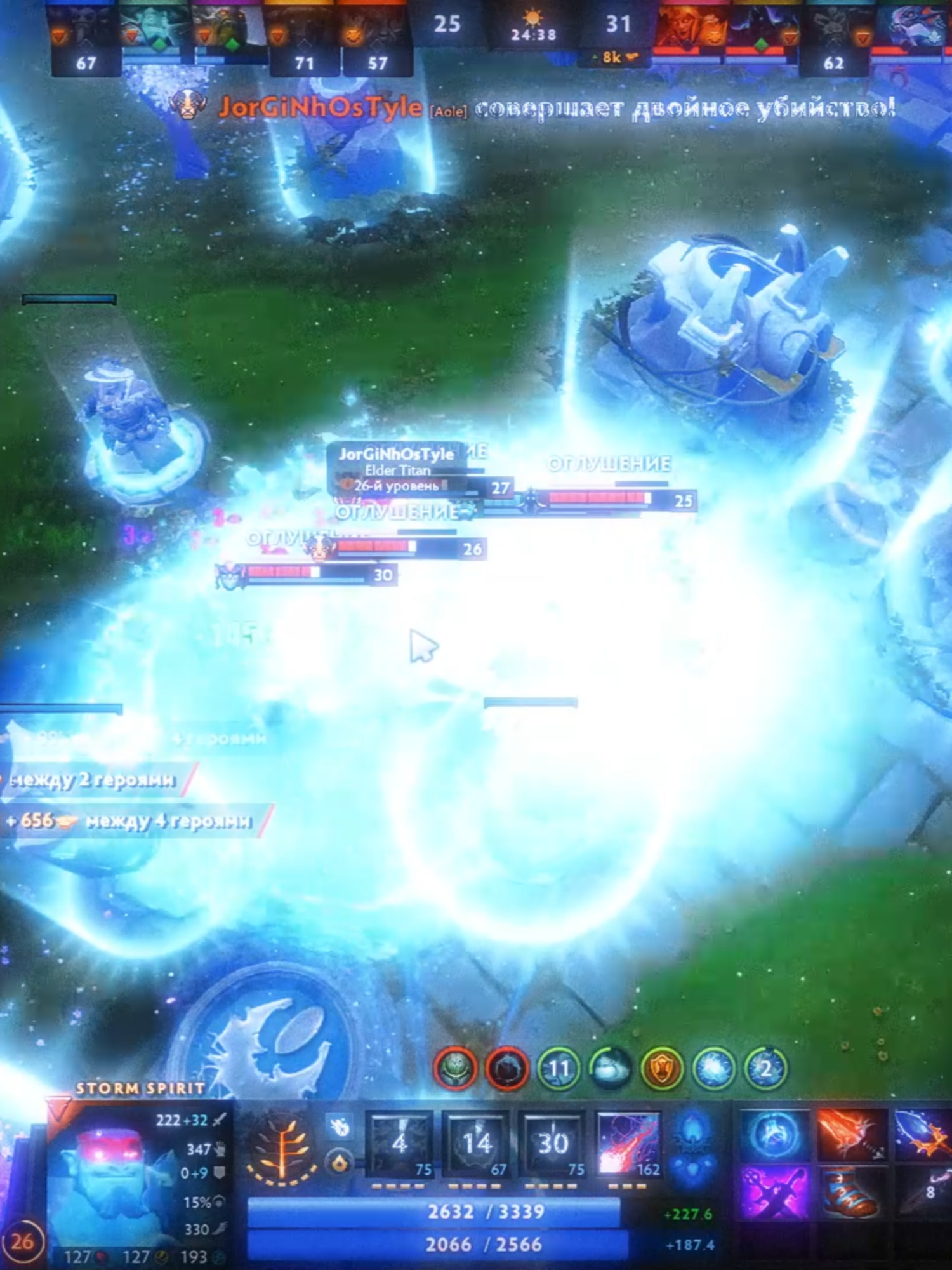This screenshot has width=952, height=1270.
Task: Click the double kill notification banner
Action: click(685, 109)
